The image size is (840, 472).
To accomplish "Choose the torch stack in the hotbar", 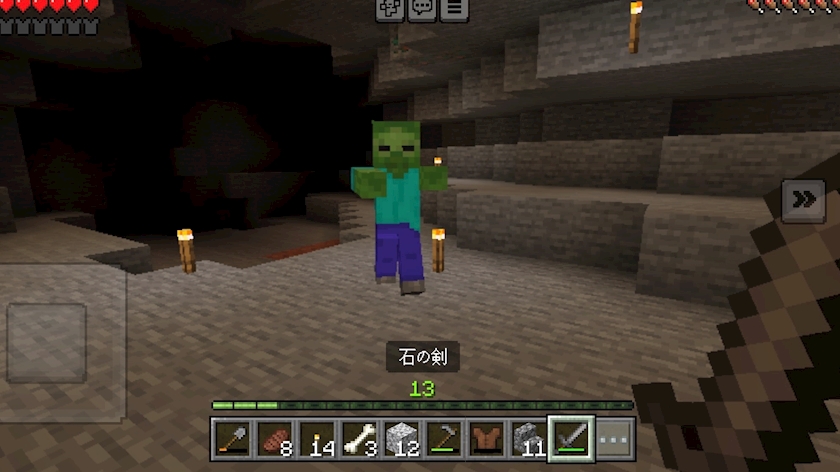I will pos(315,437).
